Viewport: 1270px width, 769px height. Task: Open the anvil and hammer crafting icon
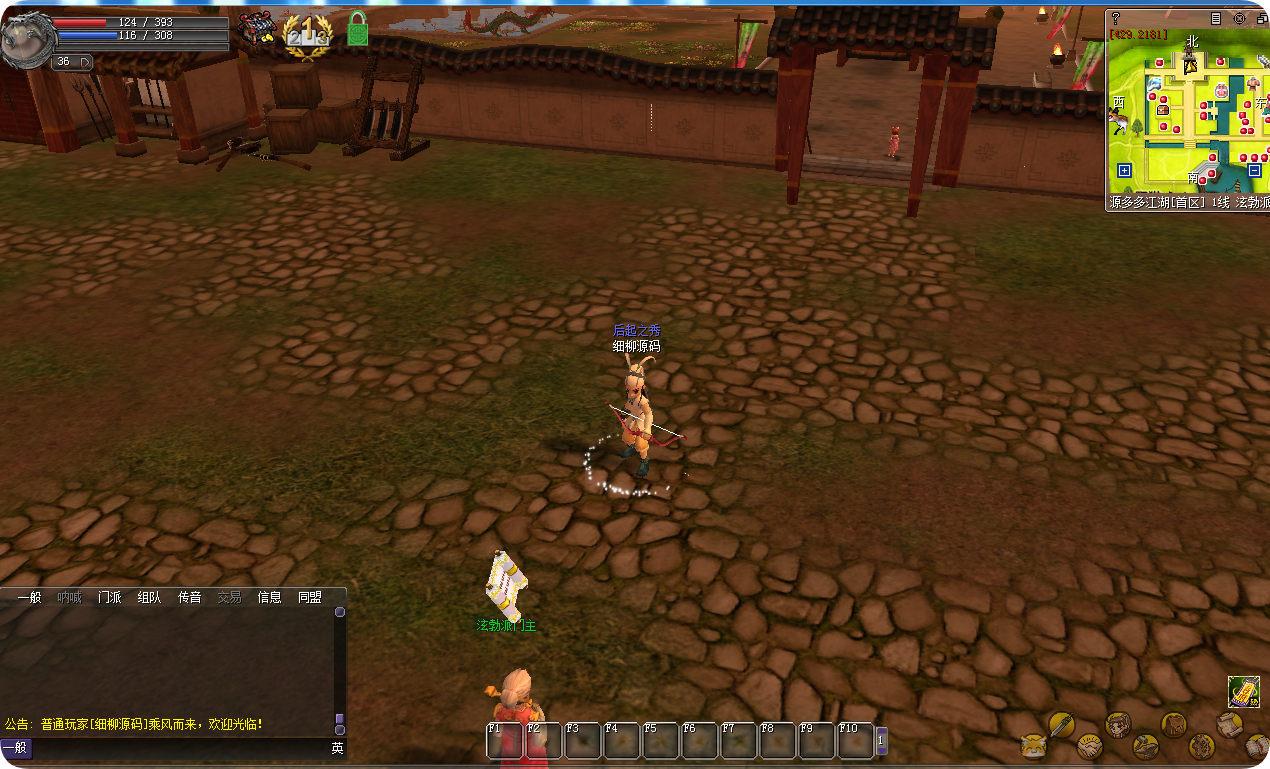point(1146,746)
